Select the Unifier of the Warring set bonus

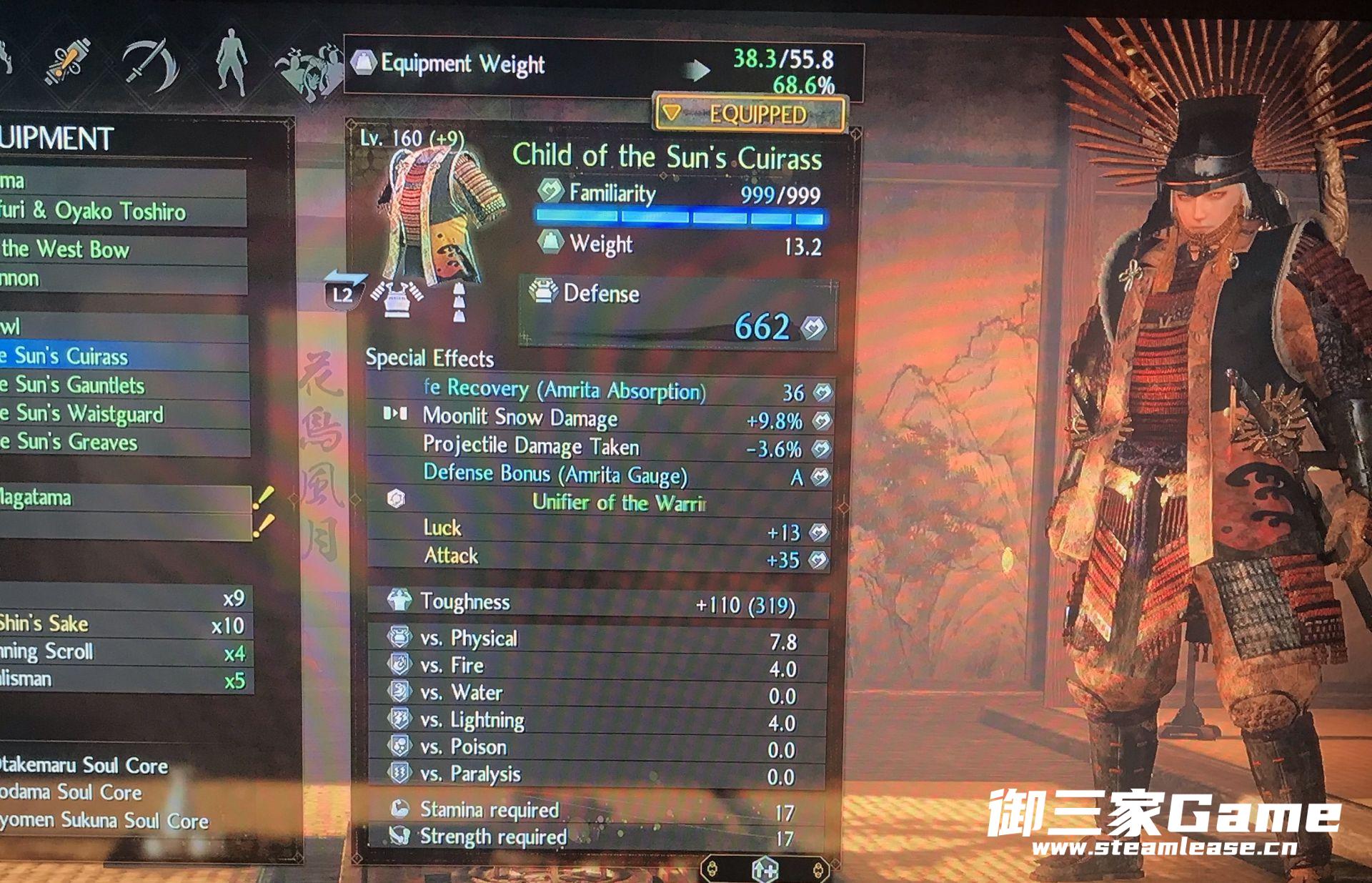(x=618, y=503)
